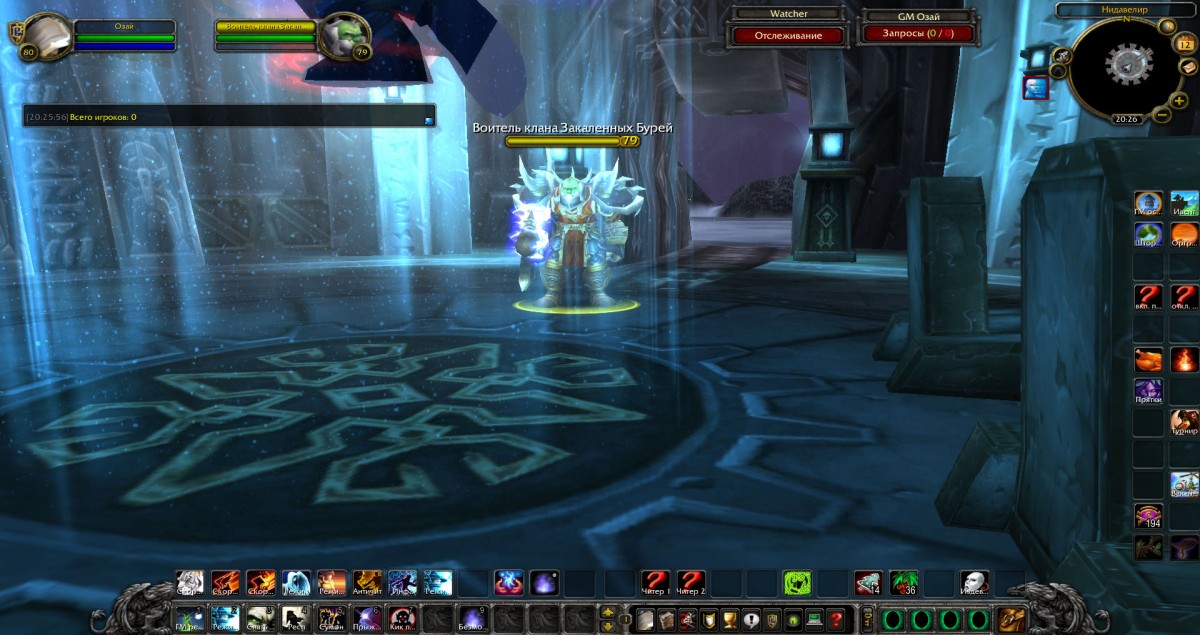Click the eye item with 194 count

click(1148, 516)
